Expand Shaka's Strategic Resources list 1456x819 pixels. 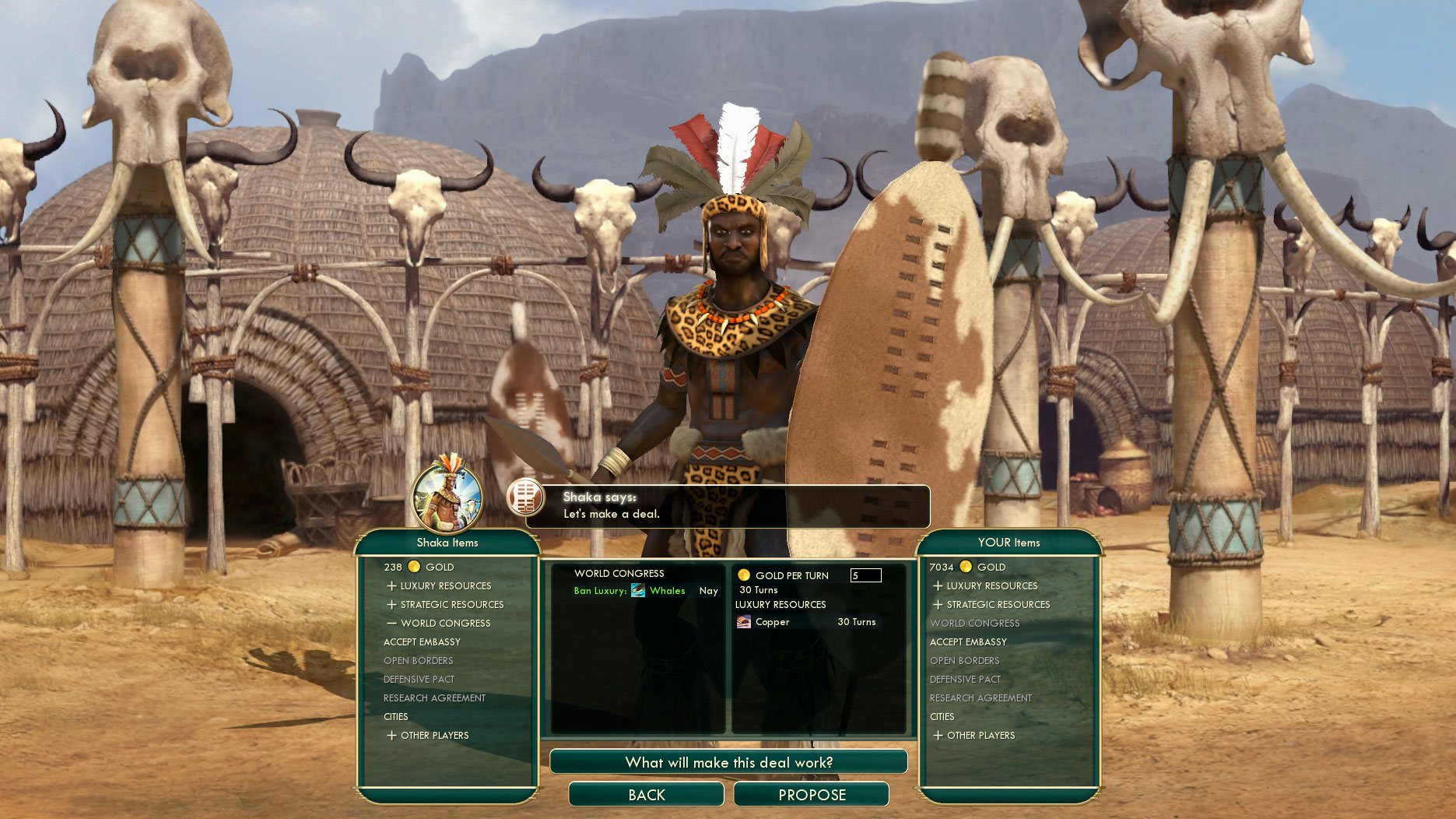click(x=451, y=605)
